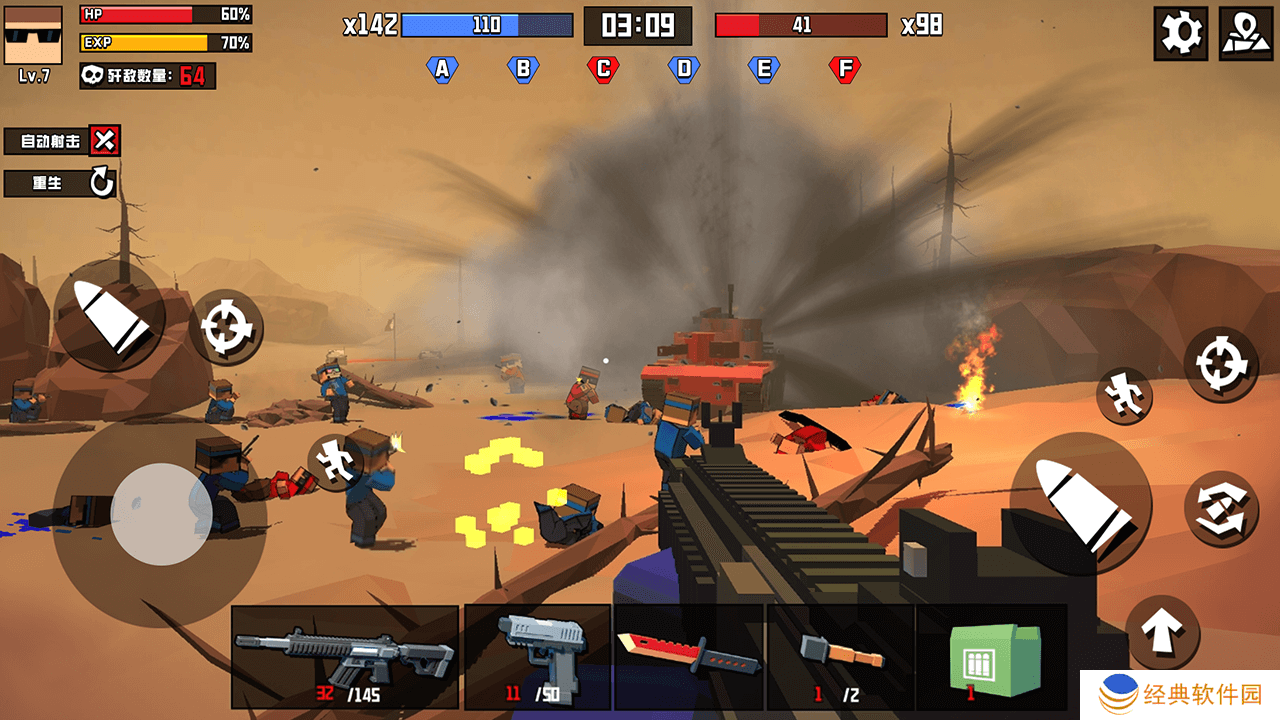1280x720 pixels.
Task: Select the assault rifle weapon slot
Action: (344, 656)
